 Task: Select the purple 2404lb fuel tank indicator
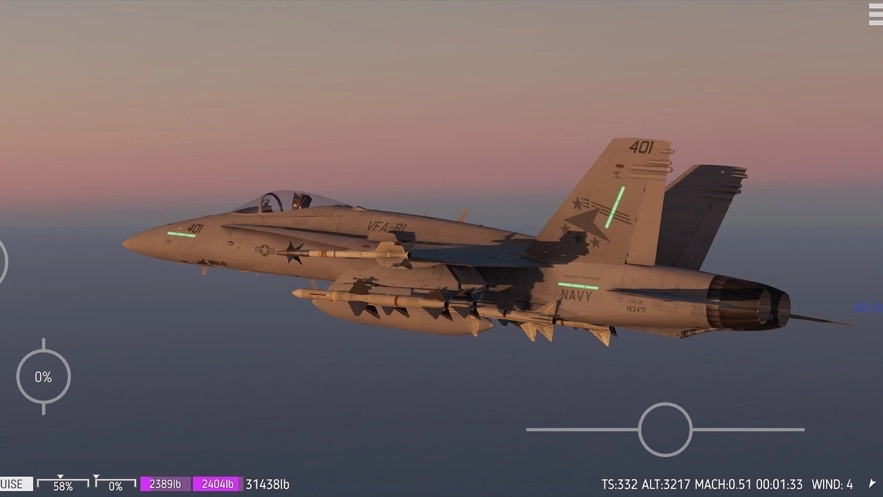click(x=217, y=485)
